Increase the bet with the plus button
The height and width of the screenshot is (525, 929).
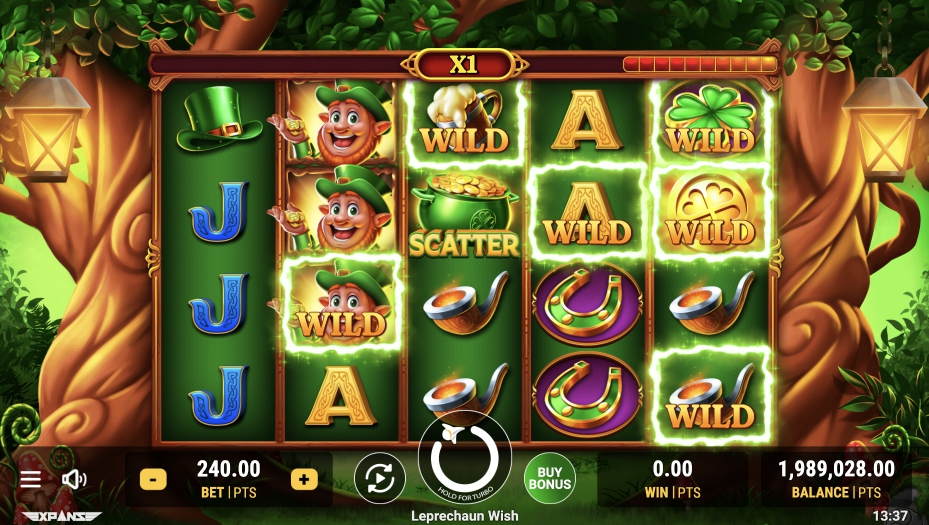(x=304, y=479)
